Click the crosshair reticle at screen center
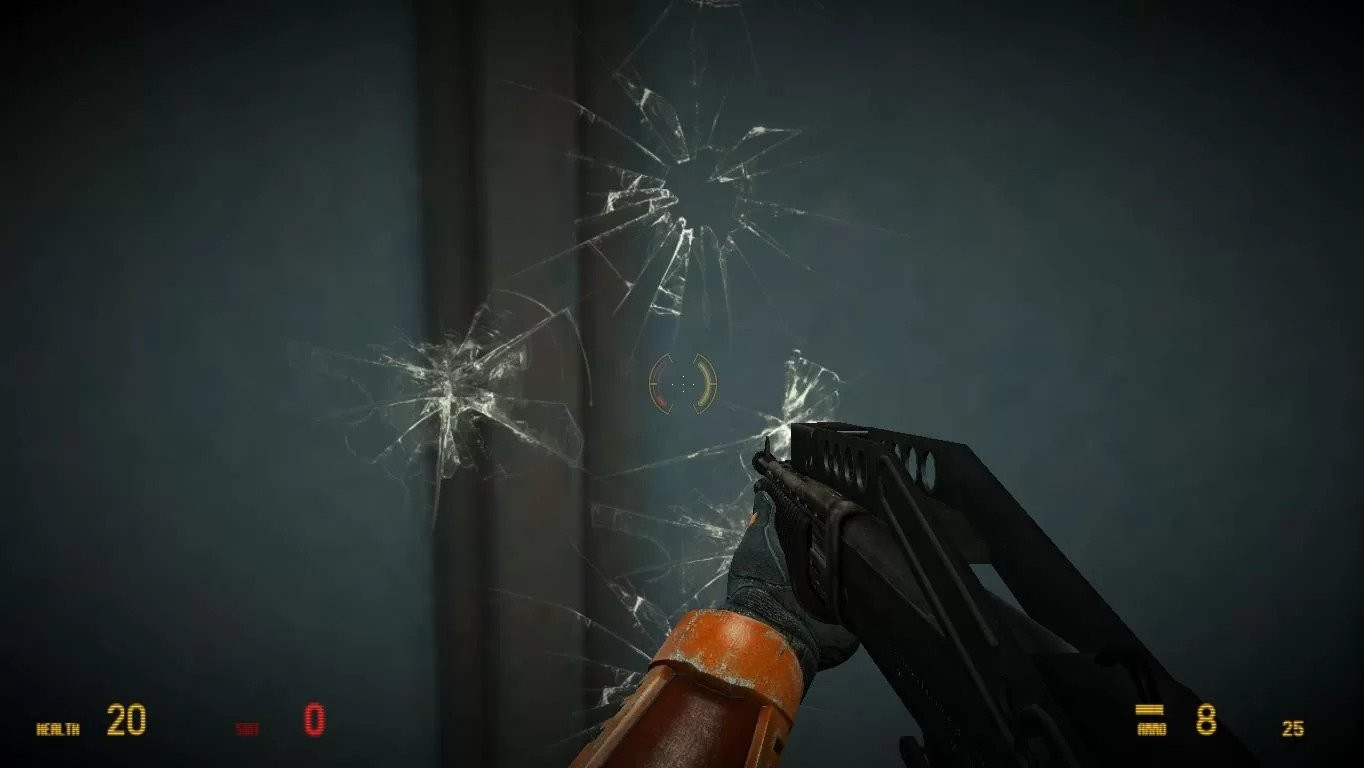The image size is (1364, 768). [x=682, y=384]
